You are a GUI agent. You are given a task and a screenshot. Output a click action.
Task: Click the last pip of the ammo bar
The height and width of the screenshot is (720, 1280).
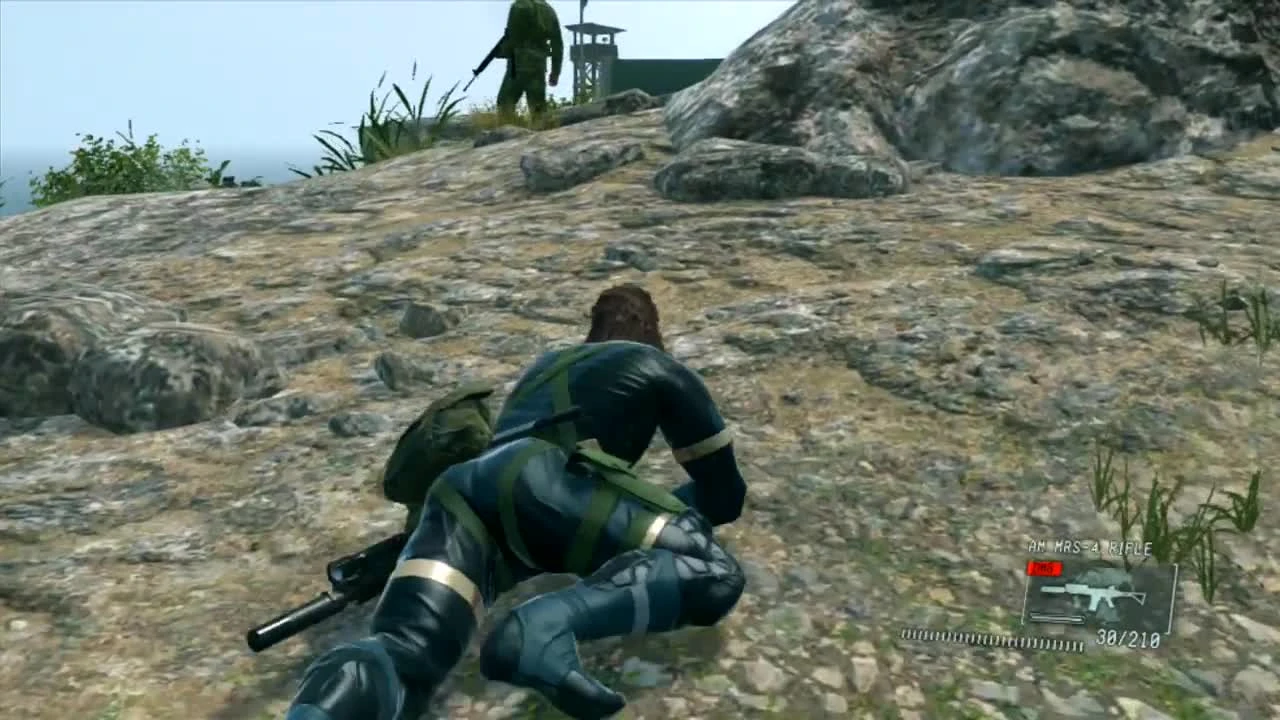pyautogui.click(x=1082, y=644)
